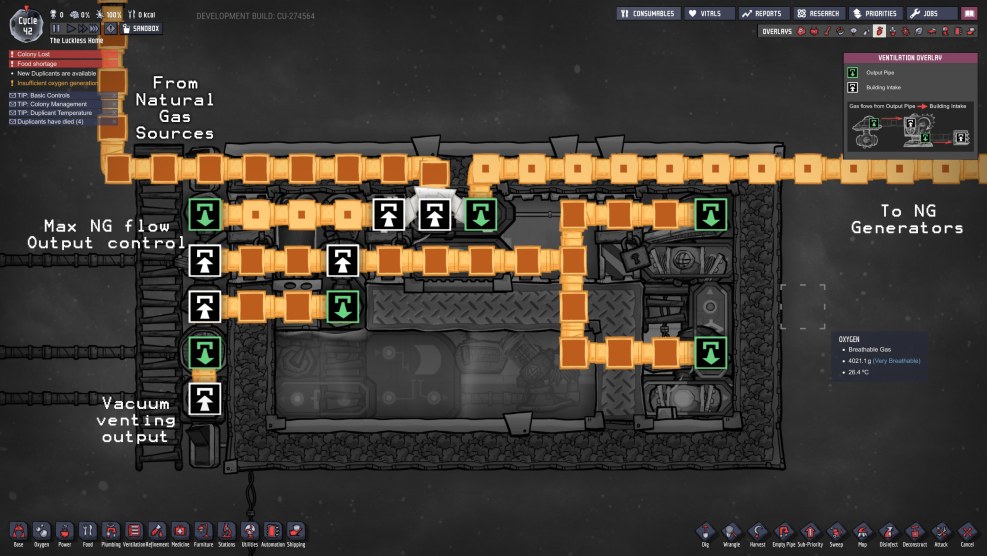Open the Ventilation build menu
This screenshot has height=556, width=987.
click(134, 532)
